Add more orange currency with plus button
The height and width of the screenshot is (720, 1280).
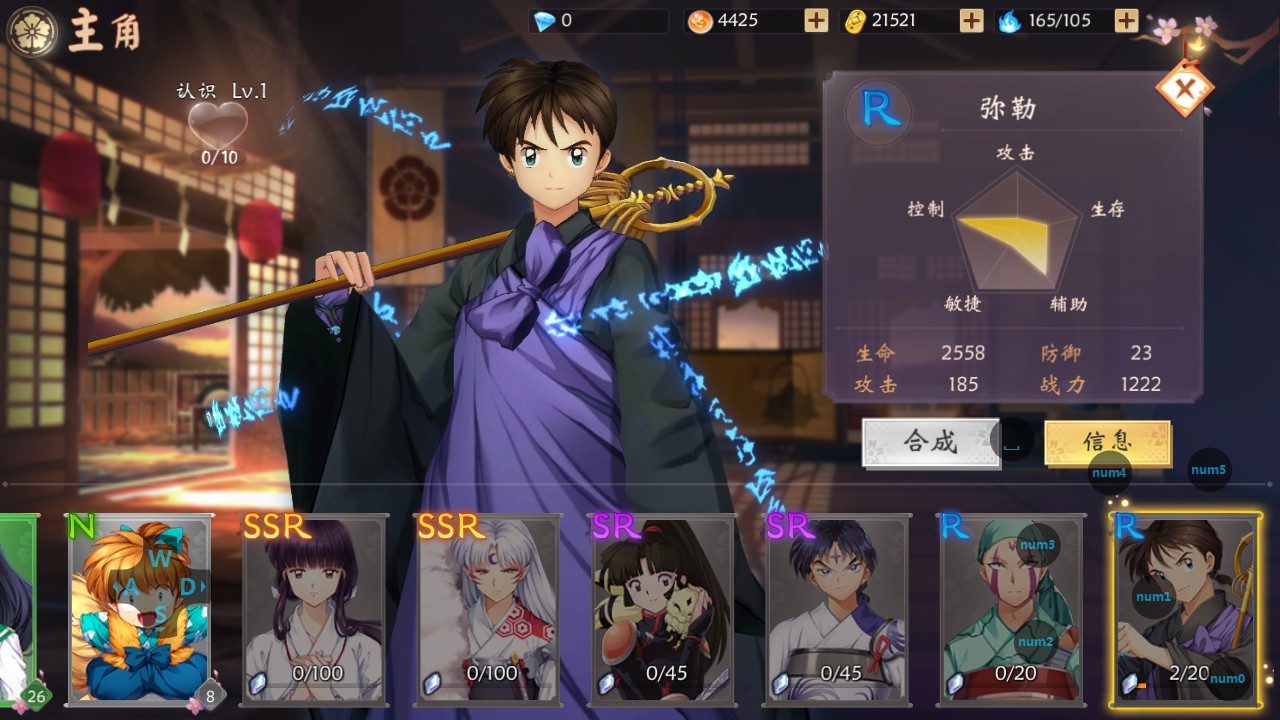(816, 20)
